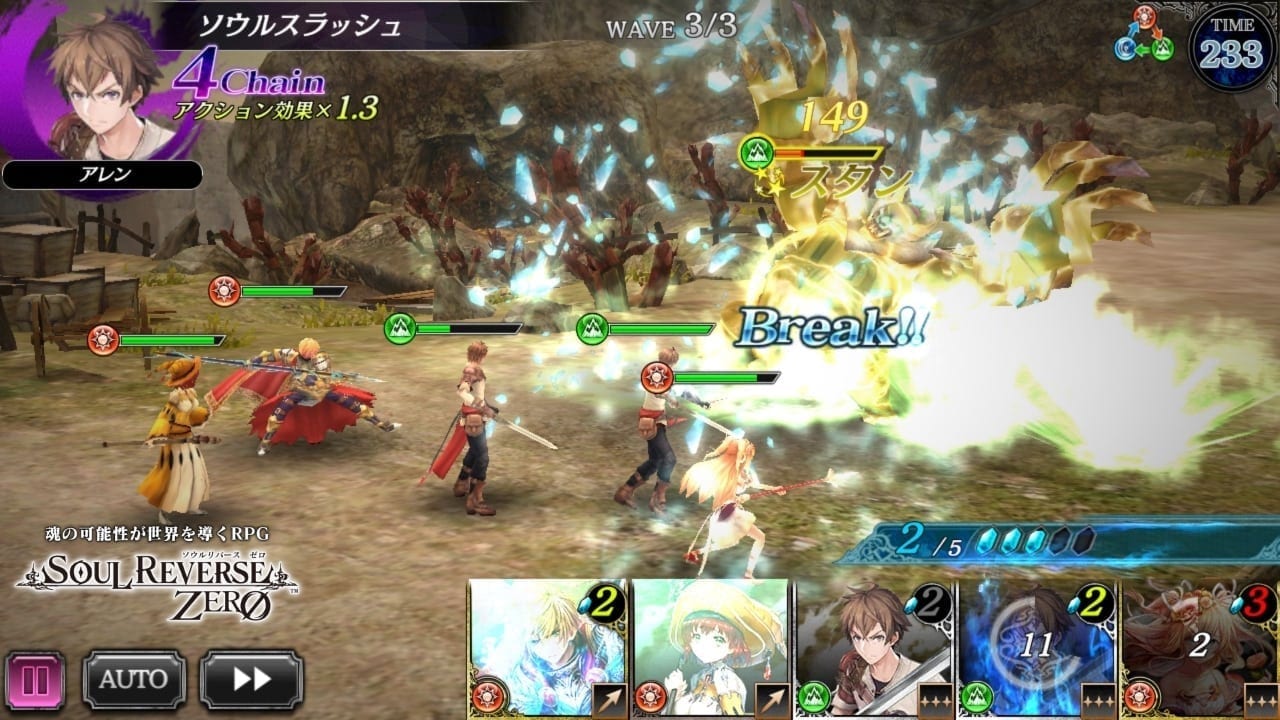
Task: Select the blonde armored knight skill card
Action: (x=547, y=650)
